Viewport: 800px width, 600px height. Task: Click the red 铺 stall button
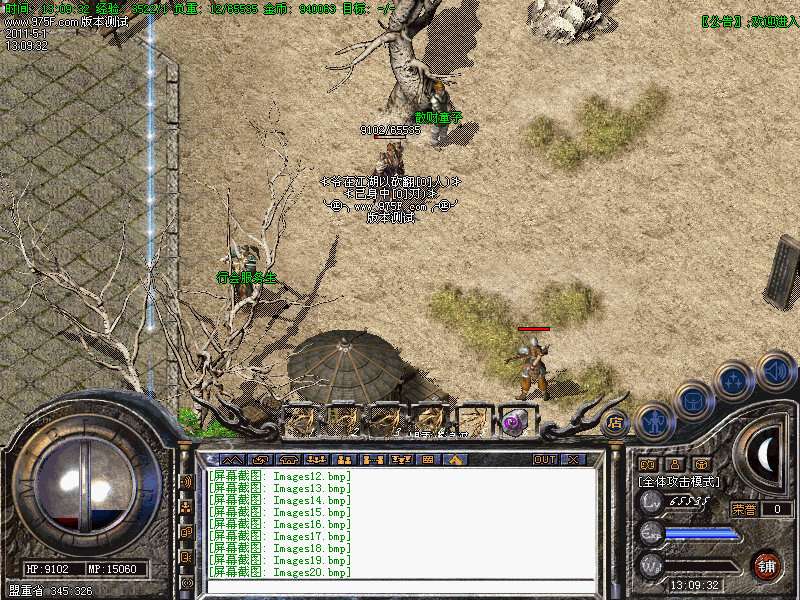(766, 564)
